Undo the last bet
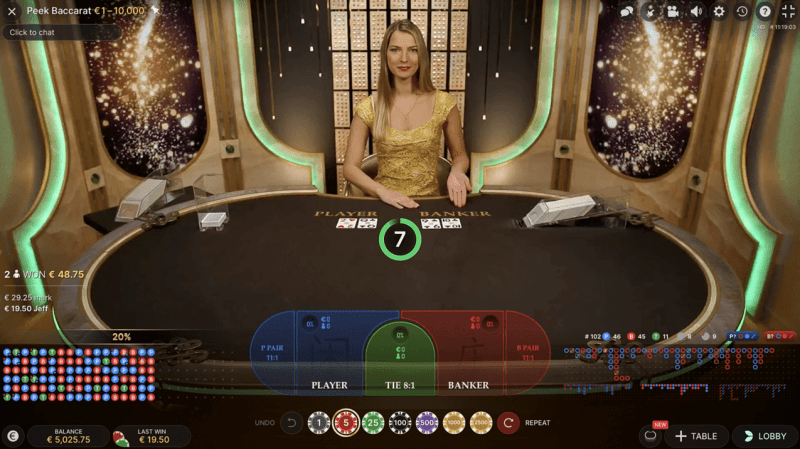The height and width of the screenshot is (449, 800). coord(291,423)
